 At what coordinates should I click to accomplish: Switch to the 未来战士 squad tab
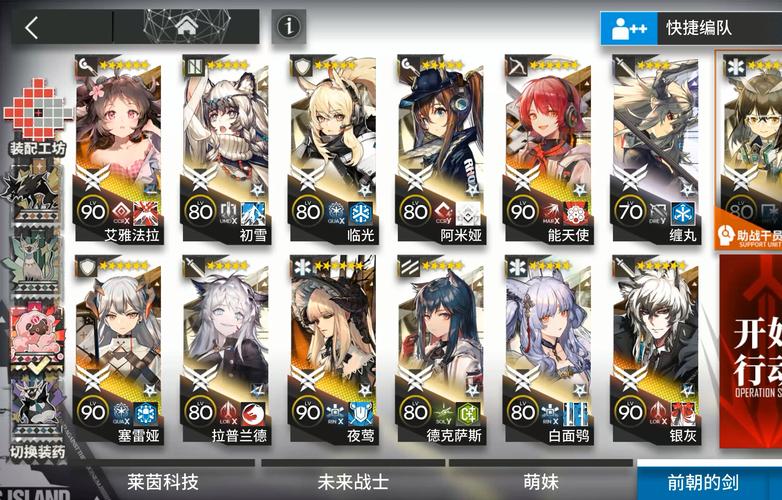point(353,482)
